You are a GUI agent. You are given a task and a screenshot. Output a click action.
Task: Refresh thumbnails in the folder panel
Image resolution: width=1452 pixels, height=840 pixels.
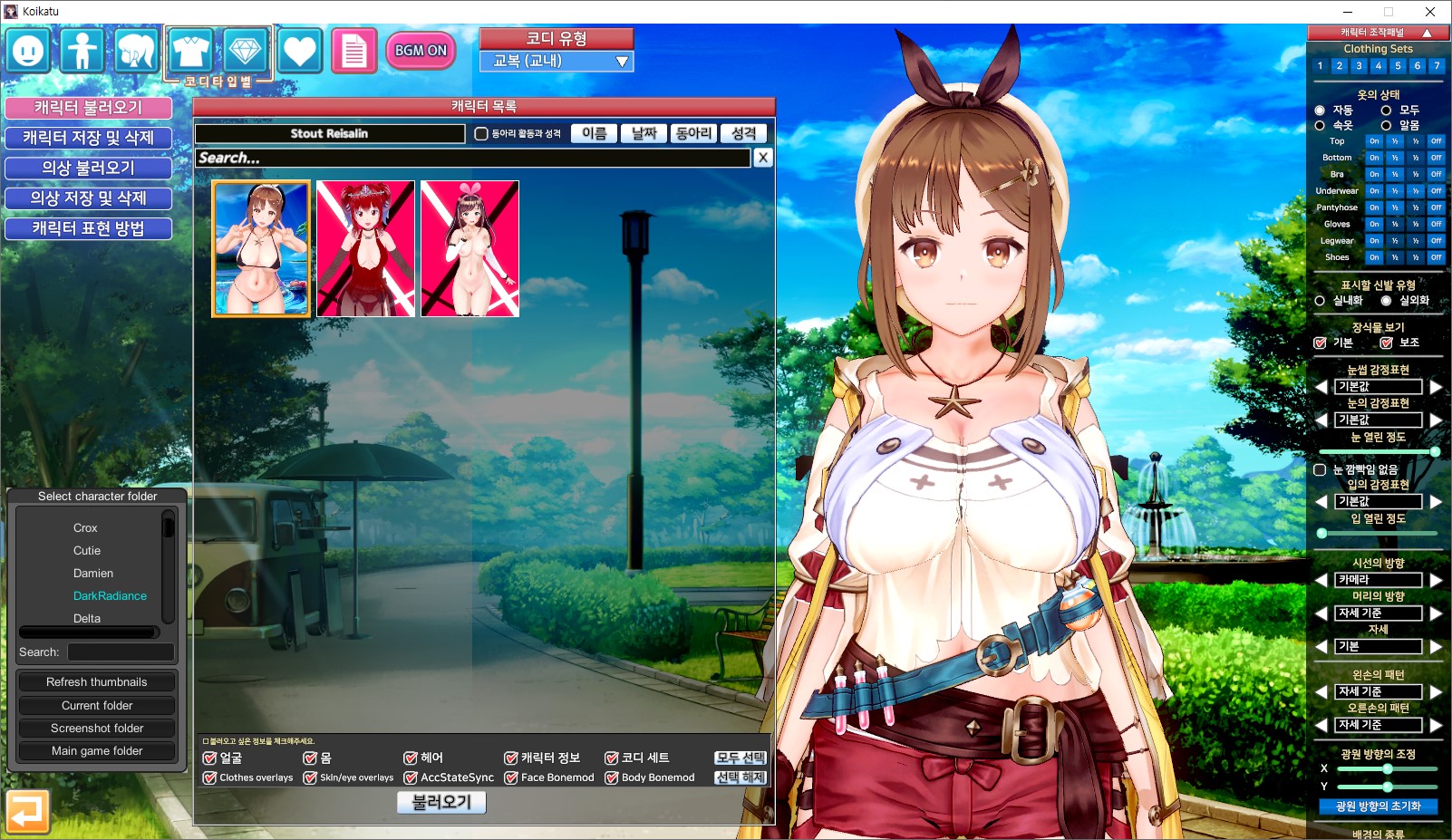(x=97, y=682)
